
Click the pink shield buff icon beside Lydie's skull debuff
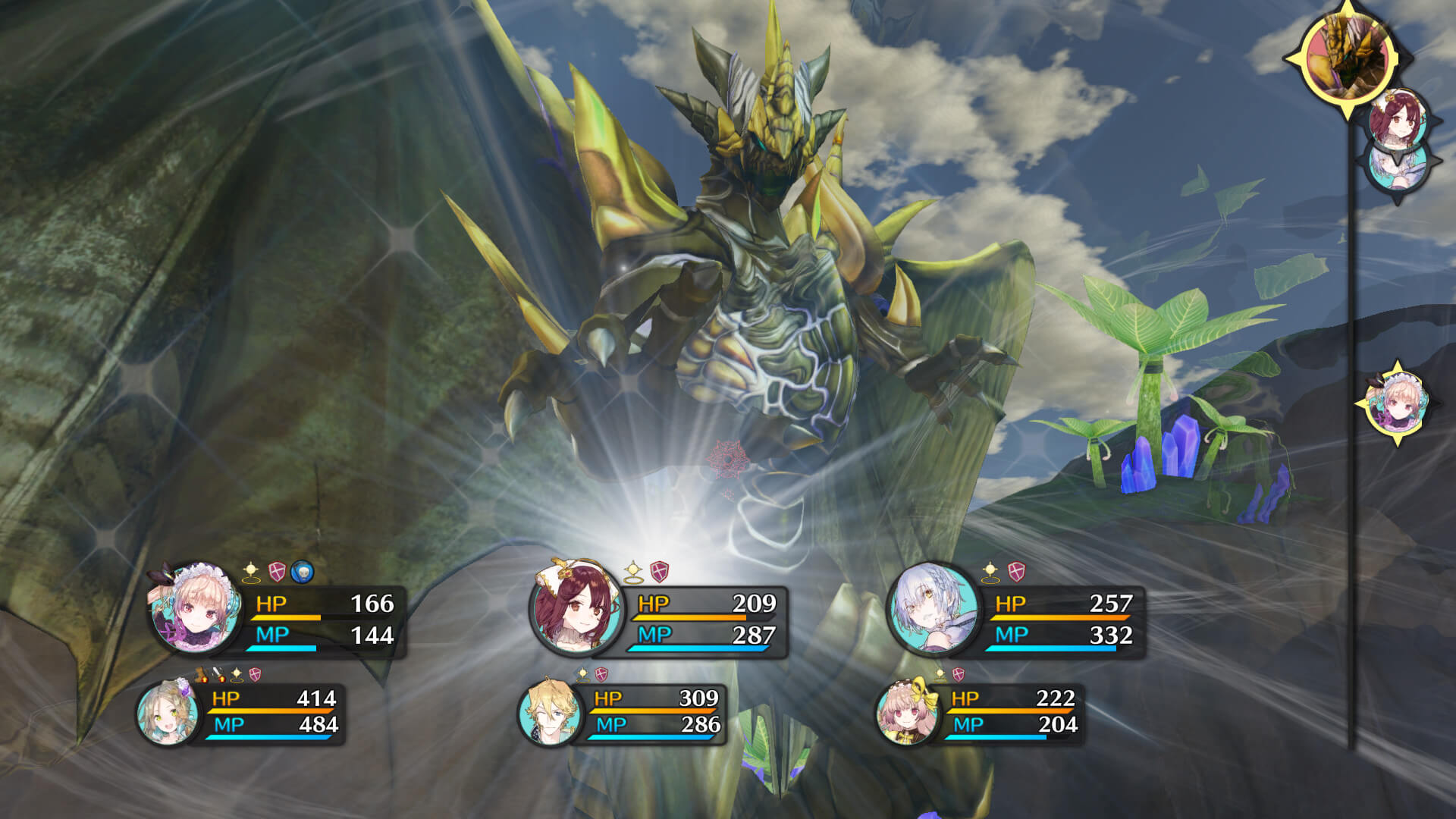276,570
